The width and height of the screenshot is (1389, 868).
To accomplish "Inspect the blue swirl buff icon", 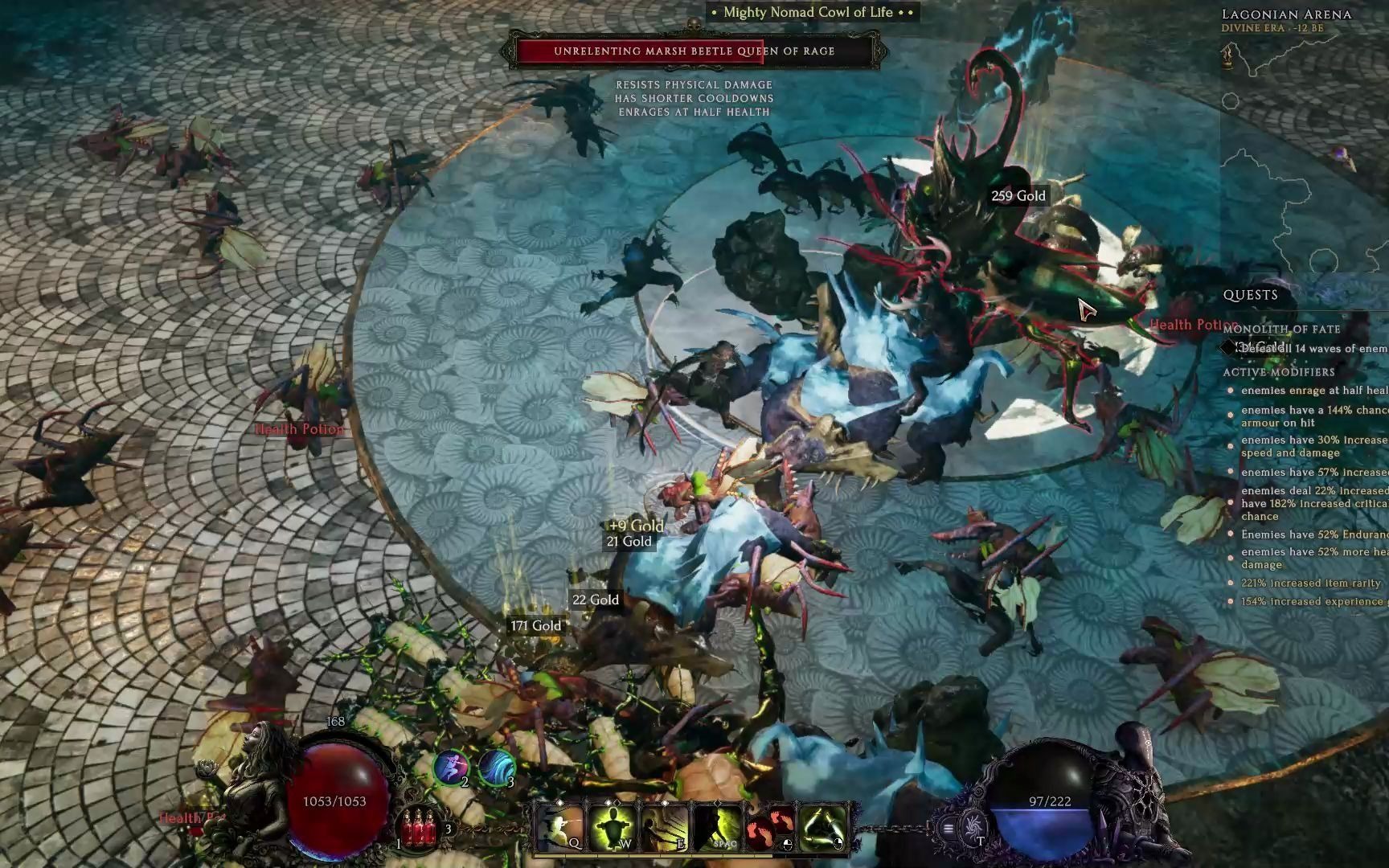I will 496,767.
